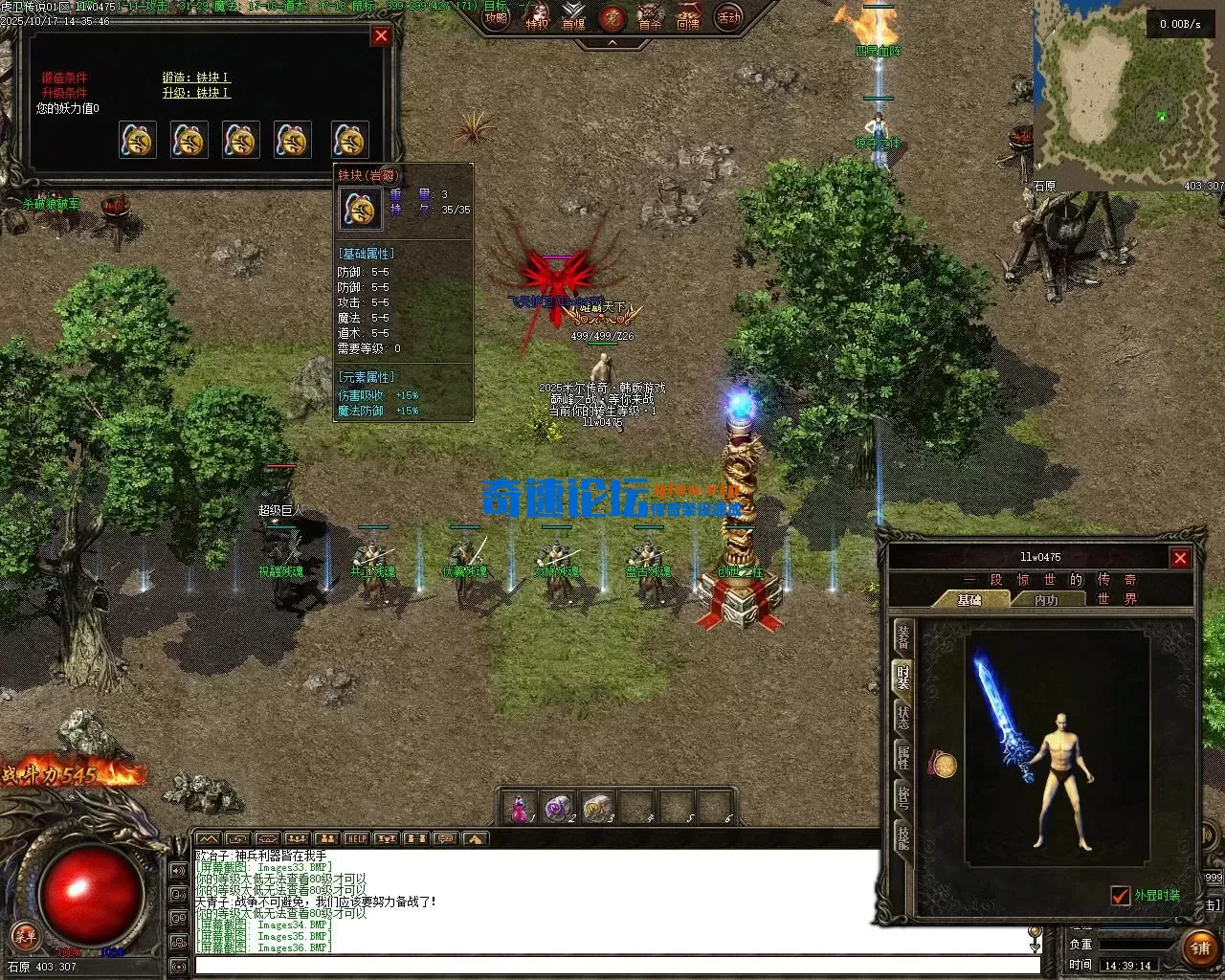
Task: Click the minimap
Action: 1129,96
